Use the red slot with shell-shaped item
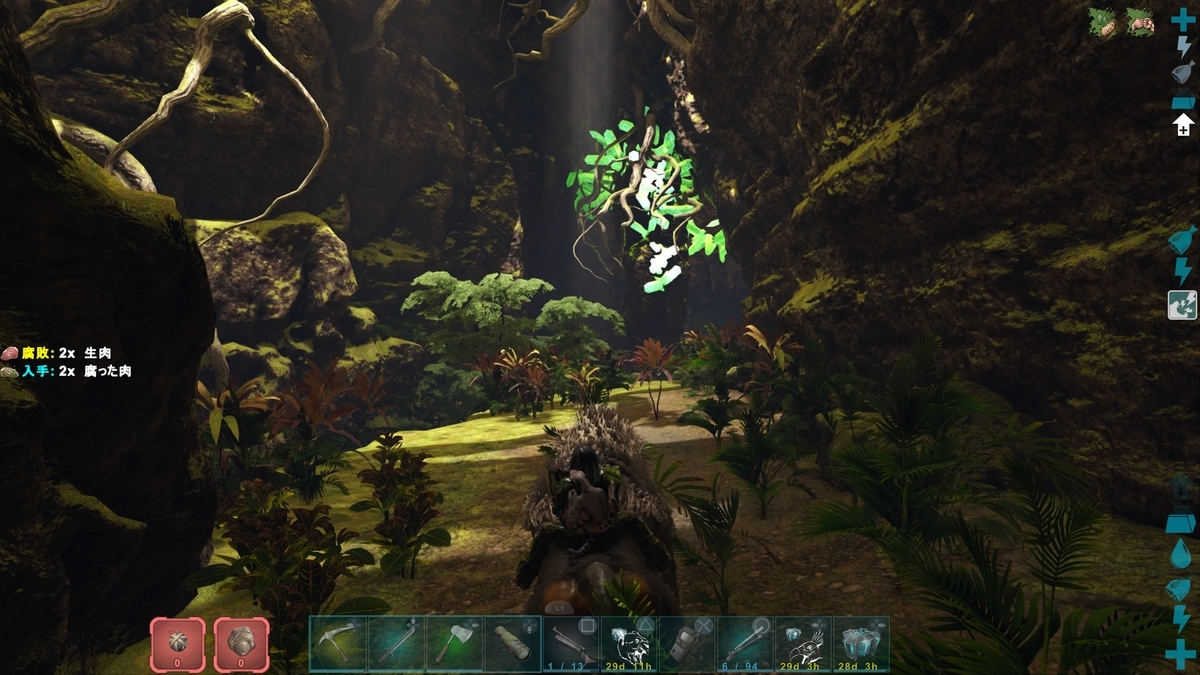The height and width of the screenshot is (675, 1200). coord(241,643)
